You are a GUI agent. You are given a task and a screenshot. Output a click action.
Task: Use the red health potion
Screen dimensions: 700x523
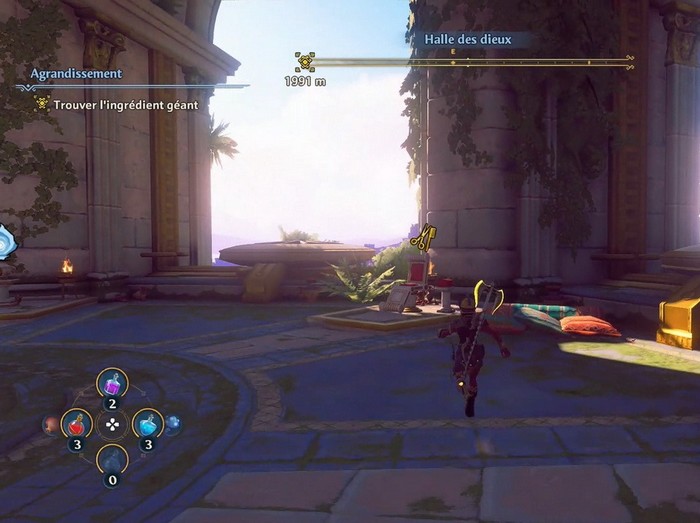[77, 424]
